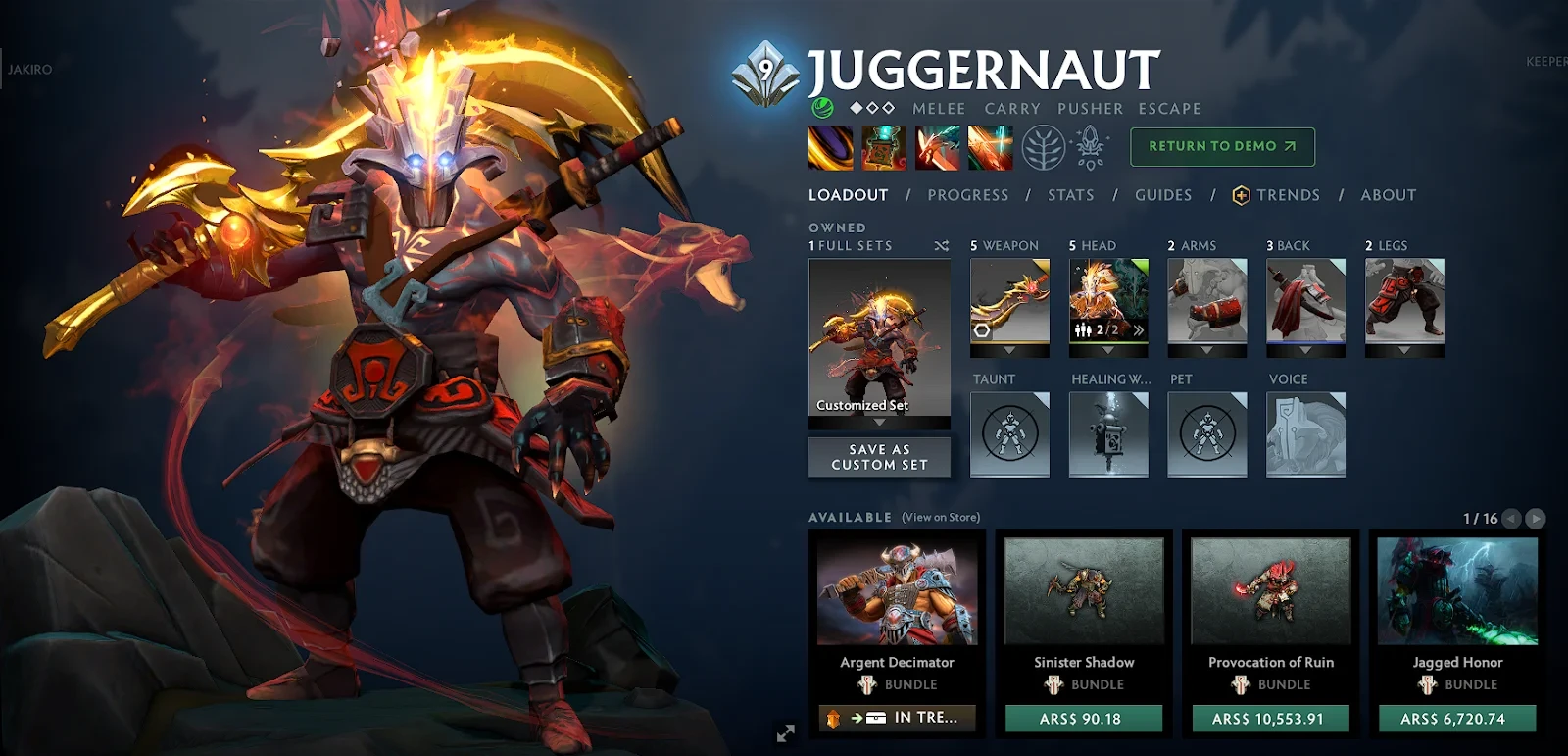Open the Healing Ward slot
Viewport: 1568px width, 756px height.
(1108, 434)
